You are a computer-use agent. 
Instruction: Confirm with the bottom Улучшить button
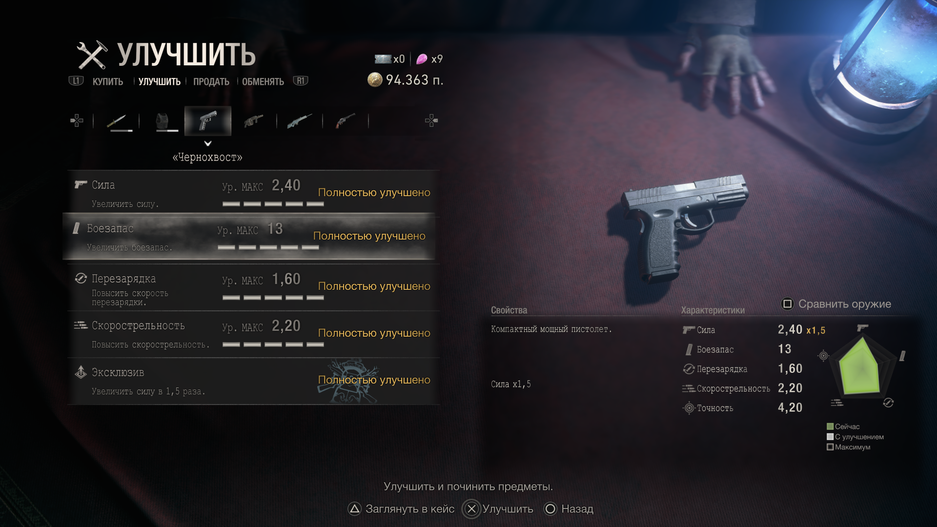point(498,509)
